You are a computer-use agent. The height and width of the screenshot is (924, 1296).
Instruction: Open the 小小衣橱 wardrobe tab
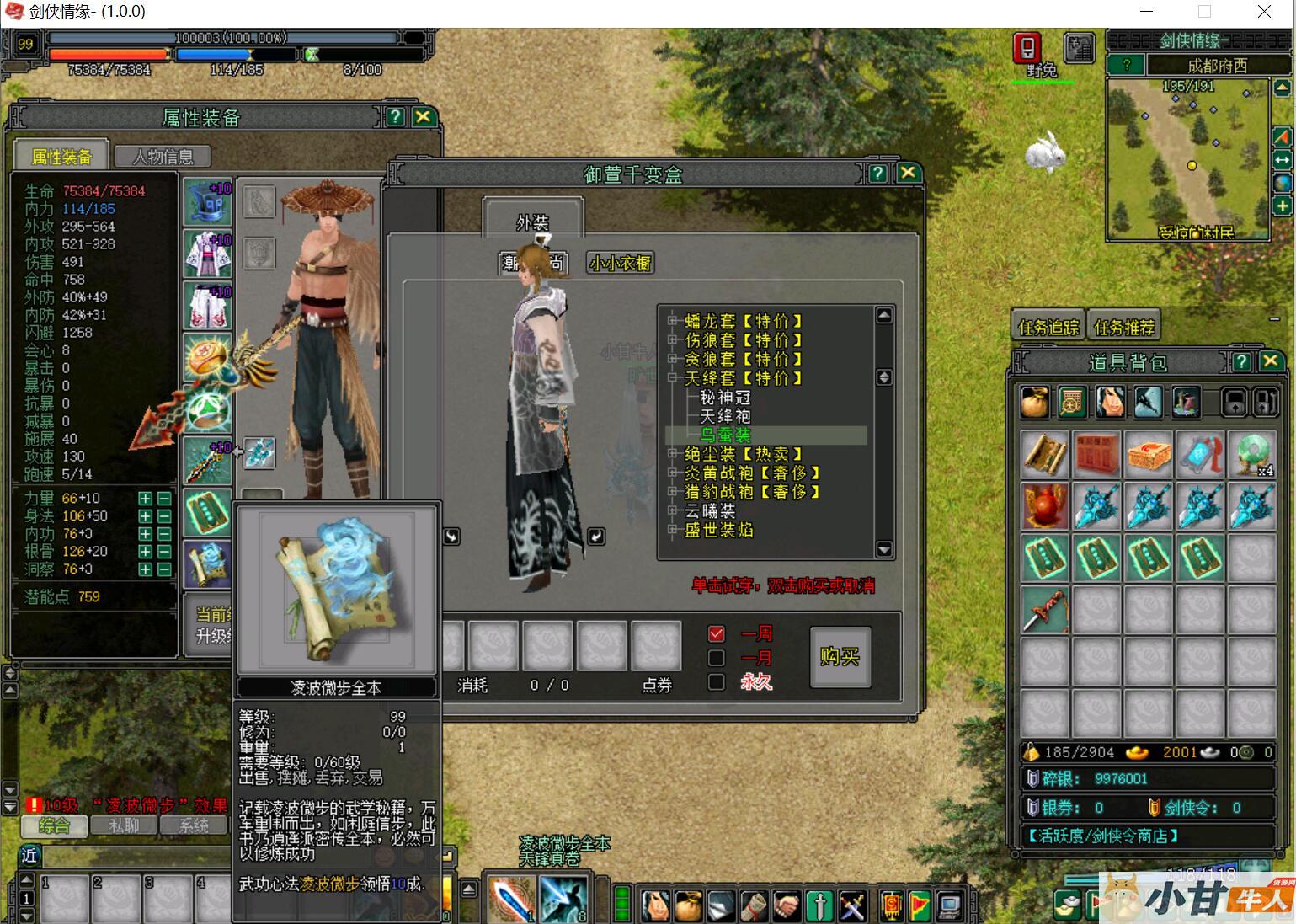pyautogui.click(x=619, y=263)
